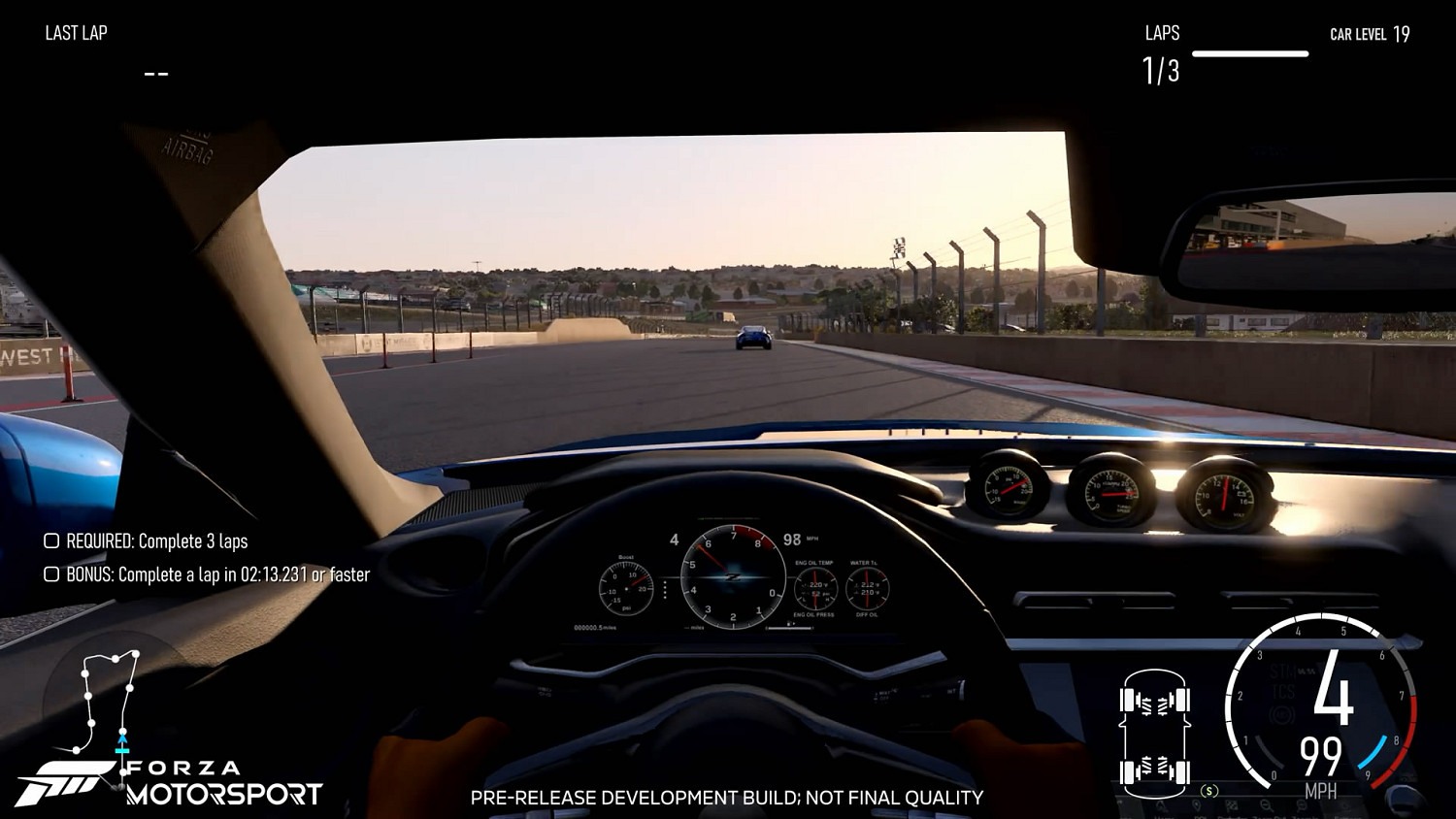The image size is (1456, 819).
Task: Click the POI pin icon on the nav screen
Action: pyautogui.click(x=1197, y=804)
